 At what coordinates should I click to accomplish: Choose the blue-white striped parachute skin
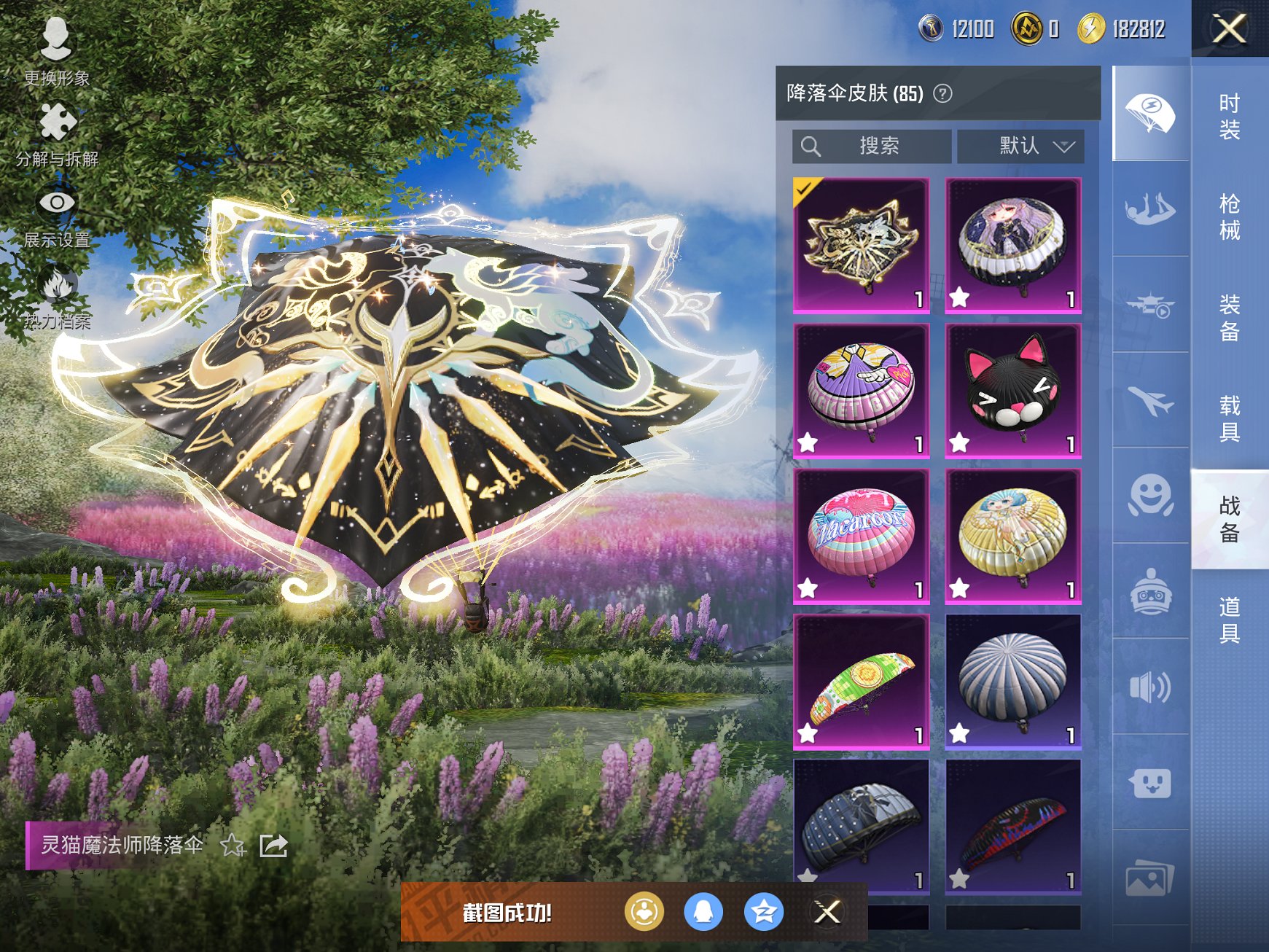(x=1012, y=681)
